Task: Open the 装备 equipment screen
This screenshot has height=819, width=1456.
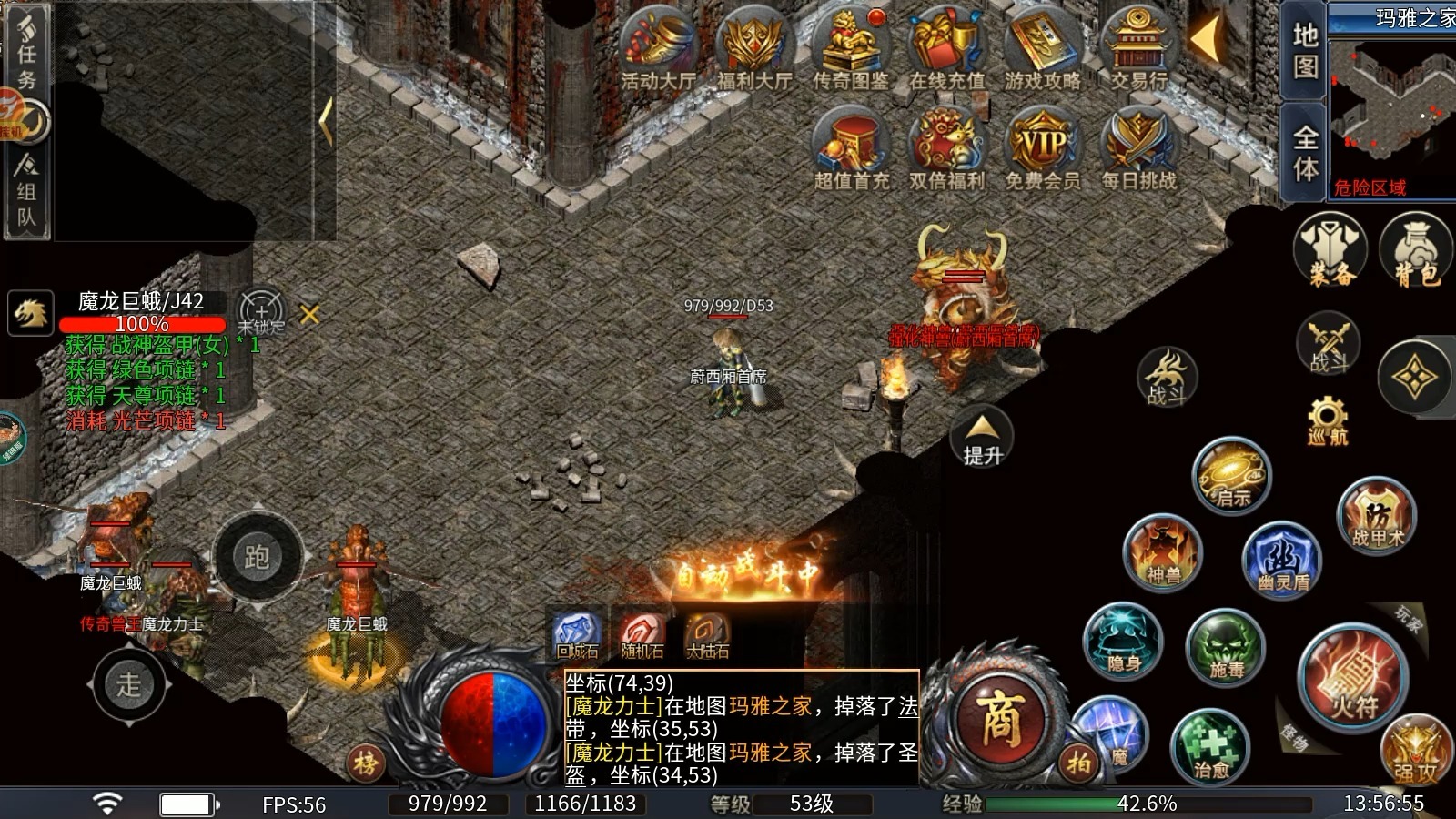Action: pos(1330,250)
